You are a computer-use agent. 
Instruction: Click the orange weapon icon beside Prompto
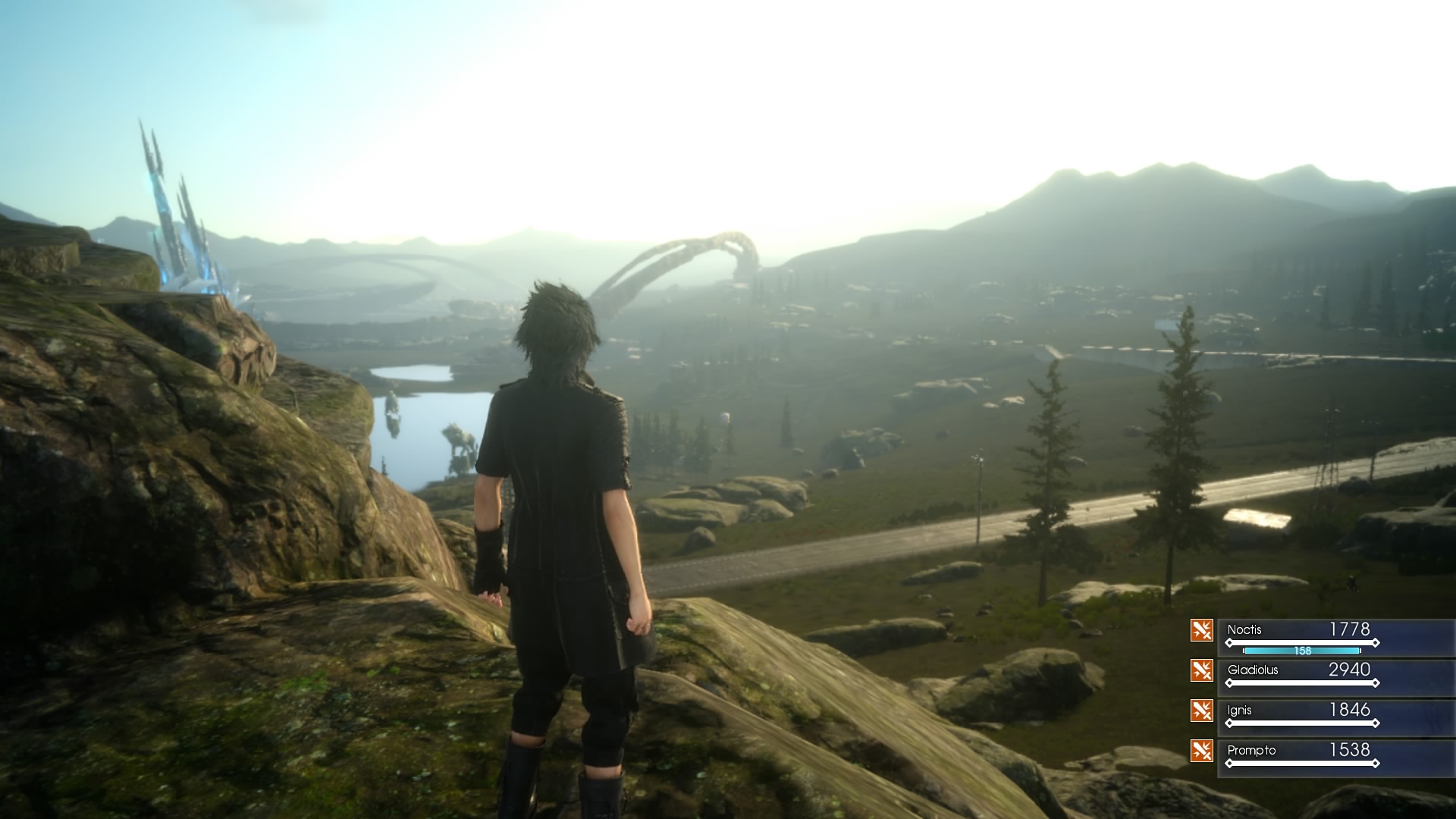(x=1201, y=751)
